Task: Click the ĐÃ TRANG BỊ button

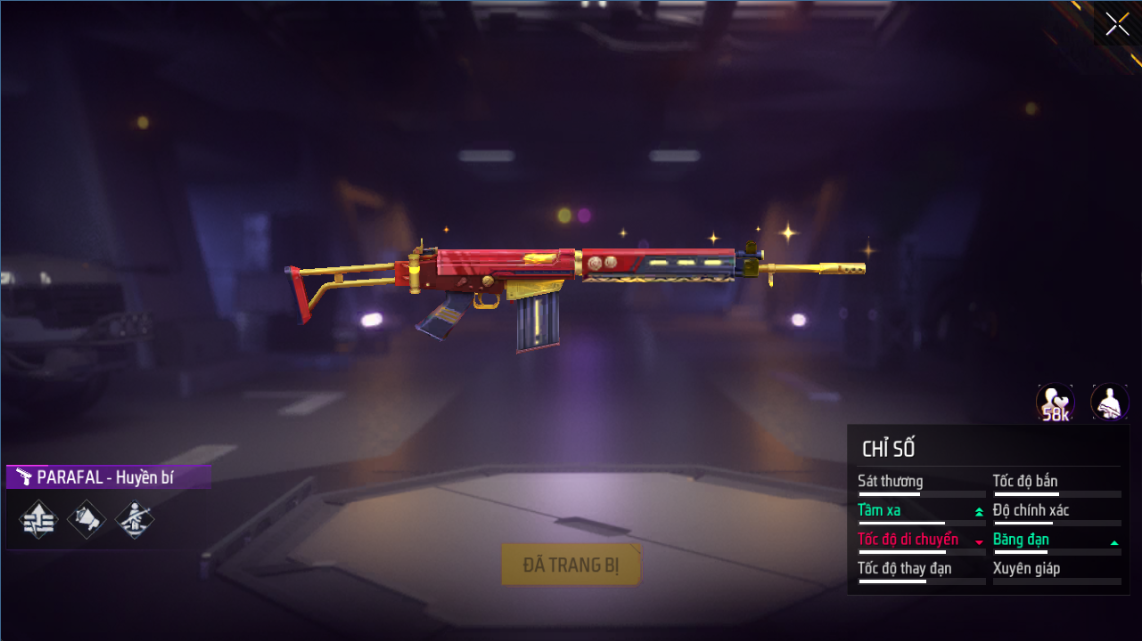Action: pyautogui.click(x=571, y=565)
